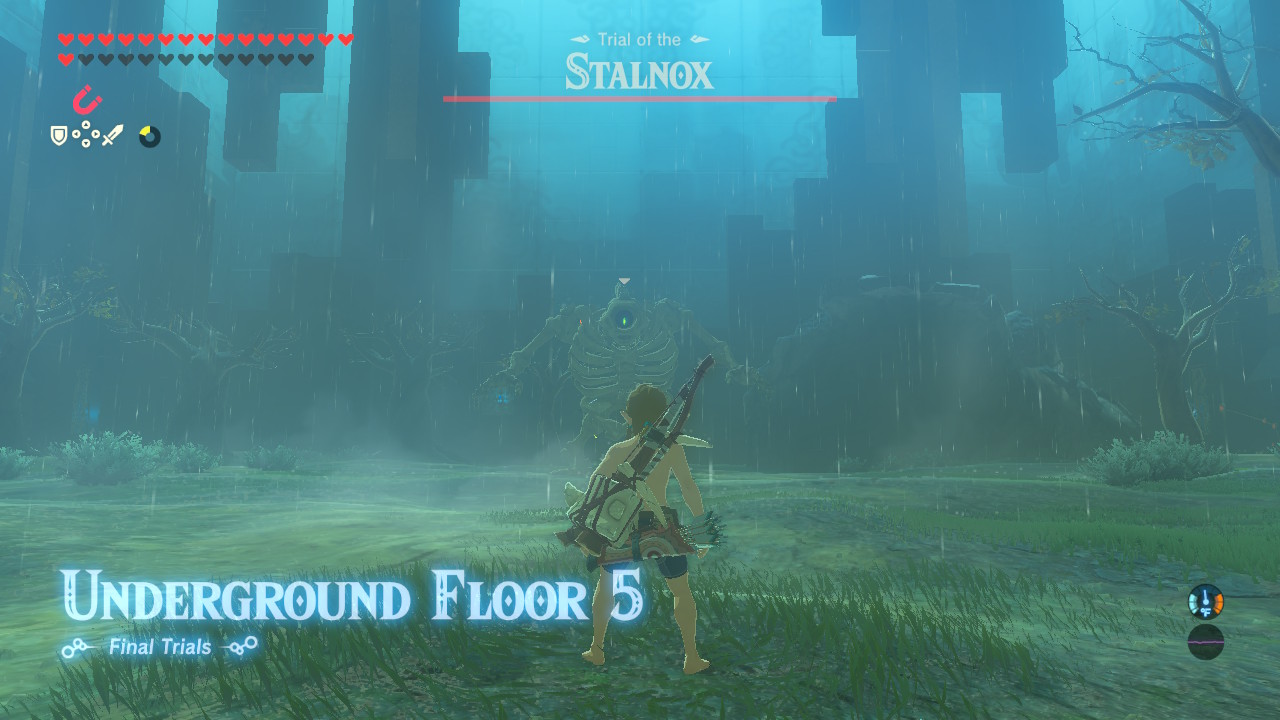Click the up arrow on the D-pad icon

coord(85,124)
